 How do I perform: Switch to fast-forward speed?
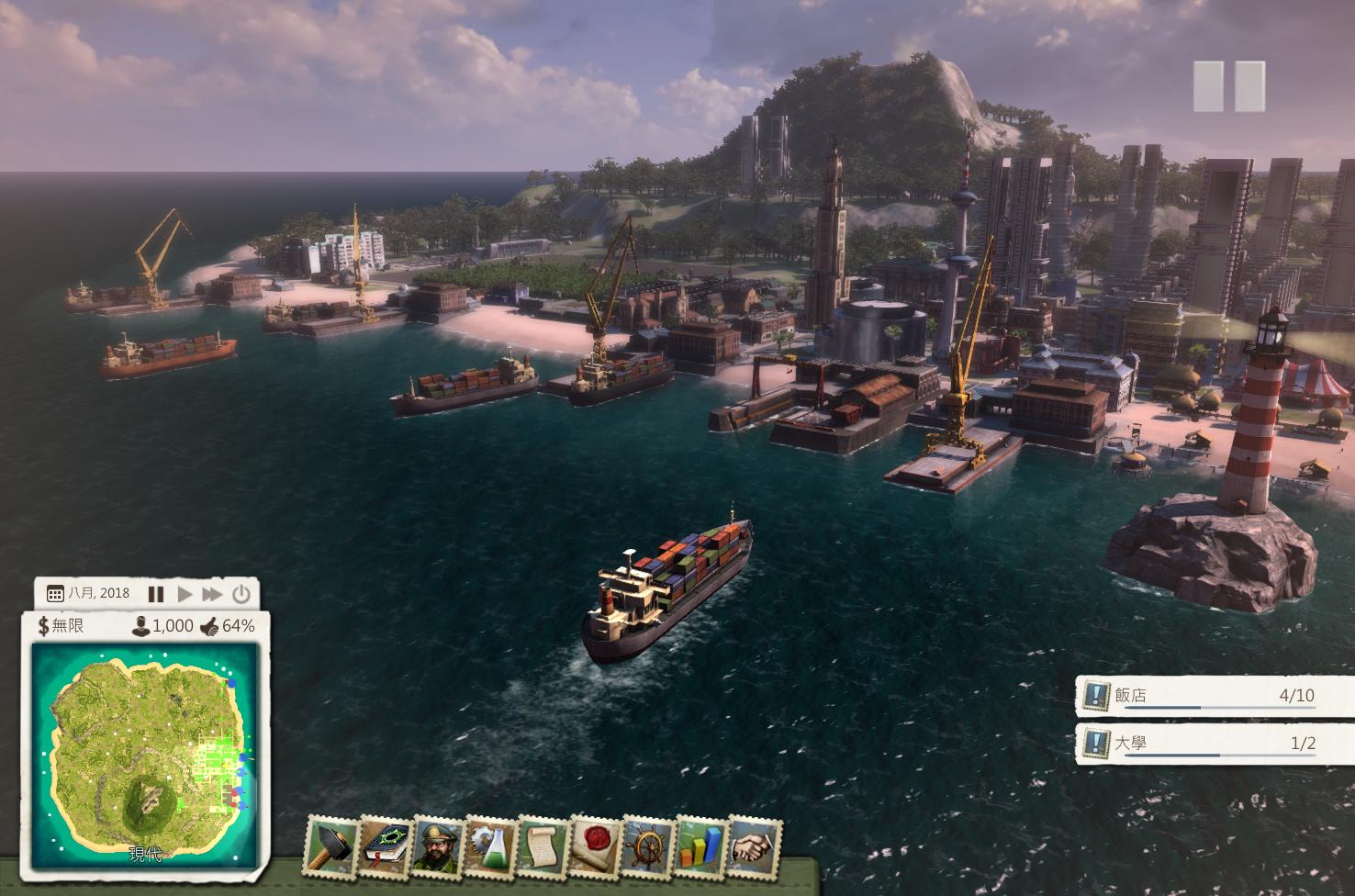pyautogui.click(x=212, y=594)
